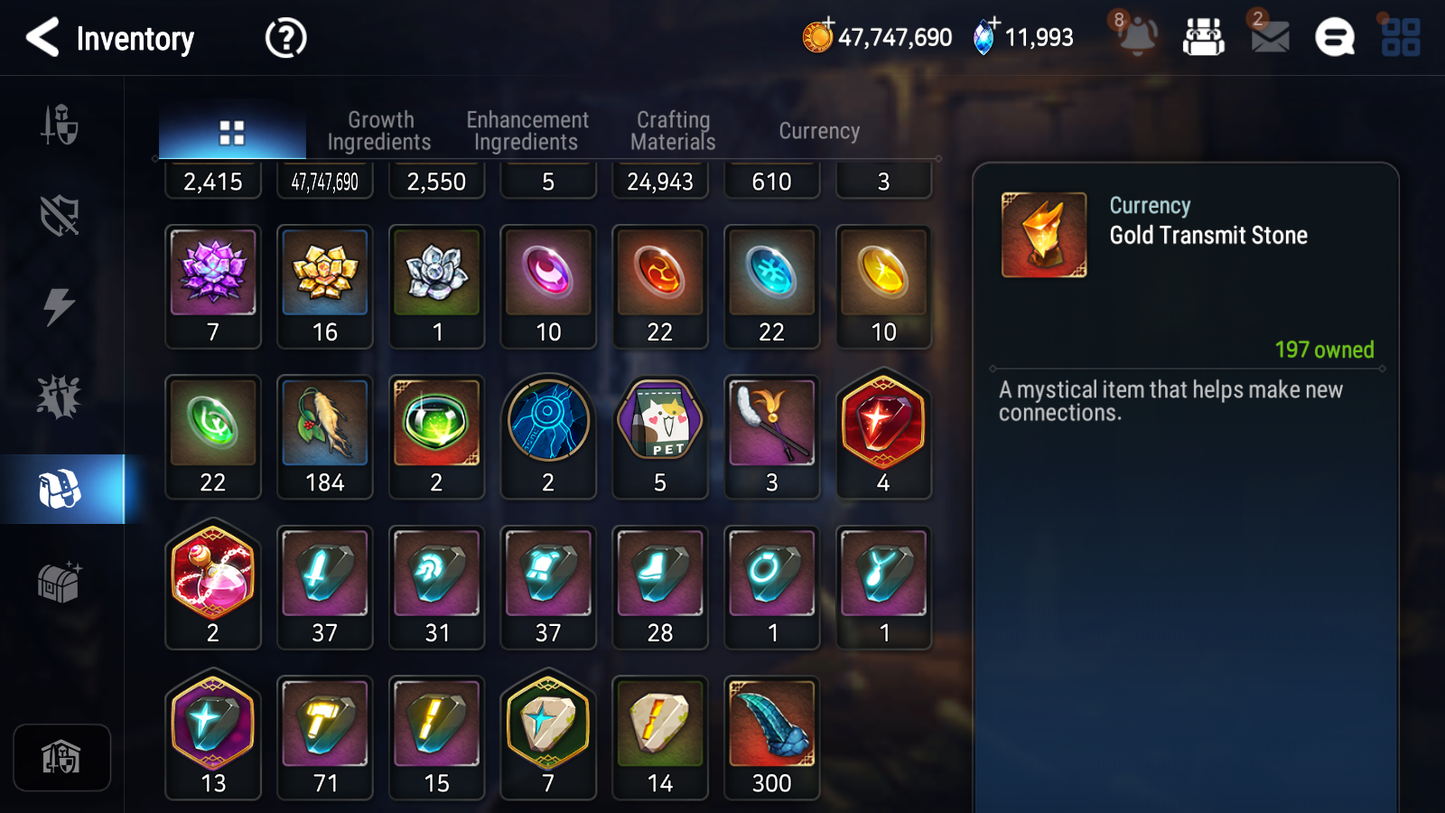The width and height of the screenshot is (1445, 813).
Task: Switch to the Growth Ingredients tab
Action: click(x=380, y=130)
